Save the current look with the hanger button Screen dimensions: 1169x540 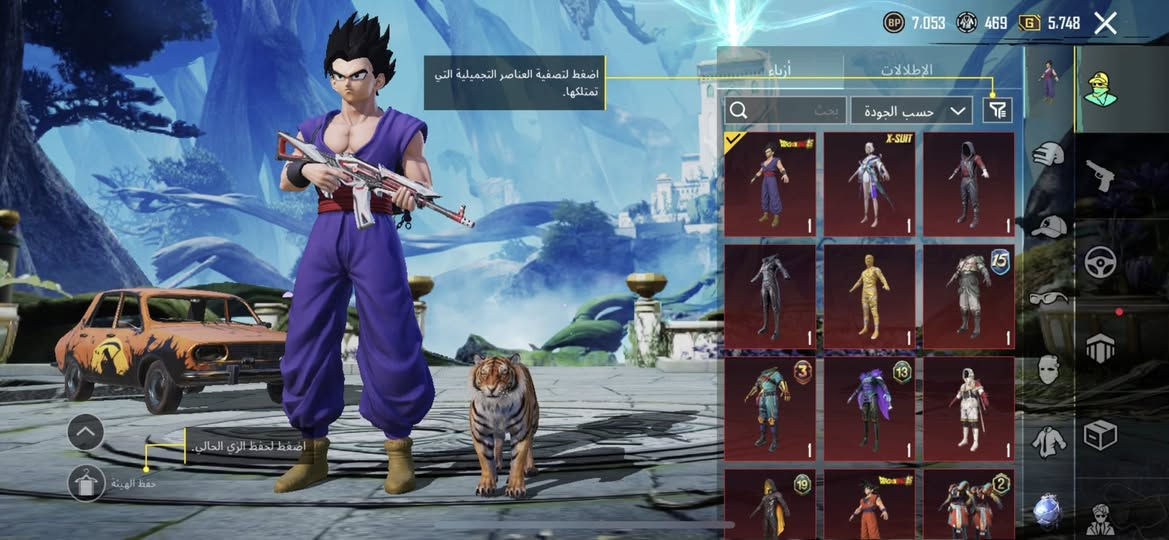coord(87,483)
